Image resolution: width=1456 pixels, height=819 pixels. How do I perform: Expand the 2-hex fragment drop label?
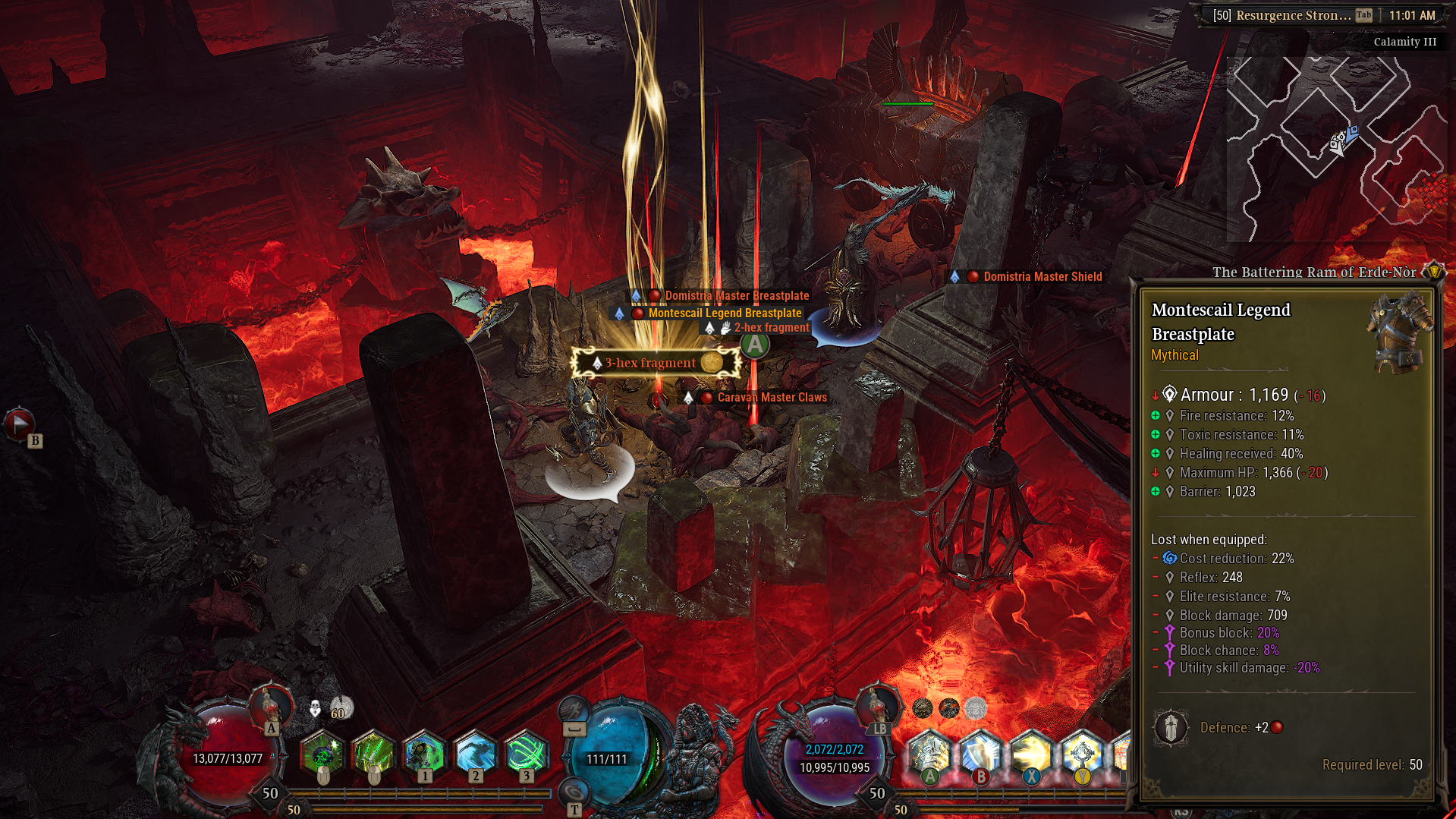pos(770,327)
